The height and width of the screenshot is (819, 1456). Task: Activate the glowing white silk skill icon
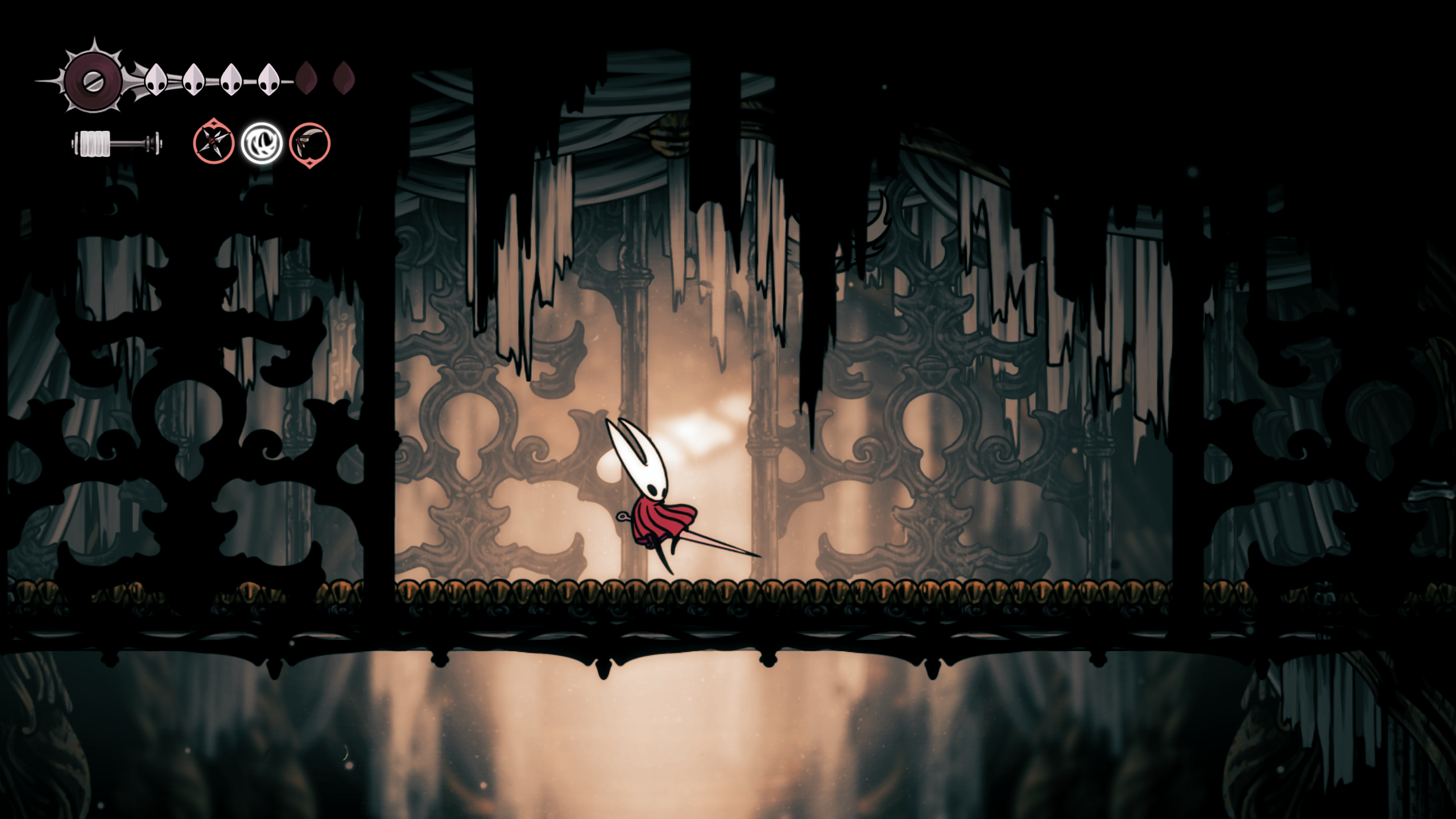coord(262,143)
